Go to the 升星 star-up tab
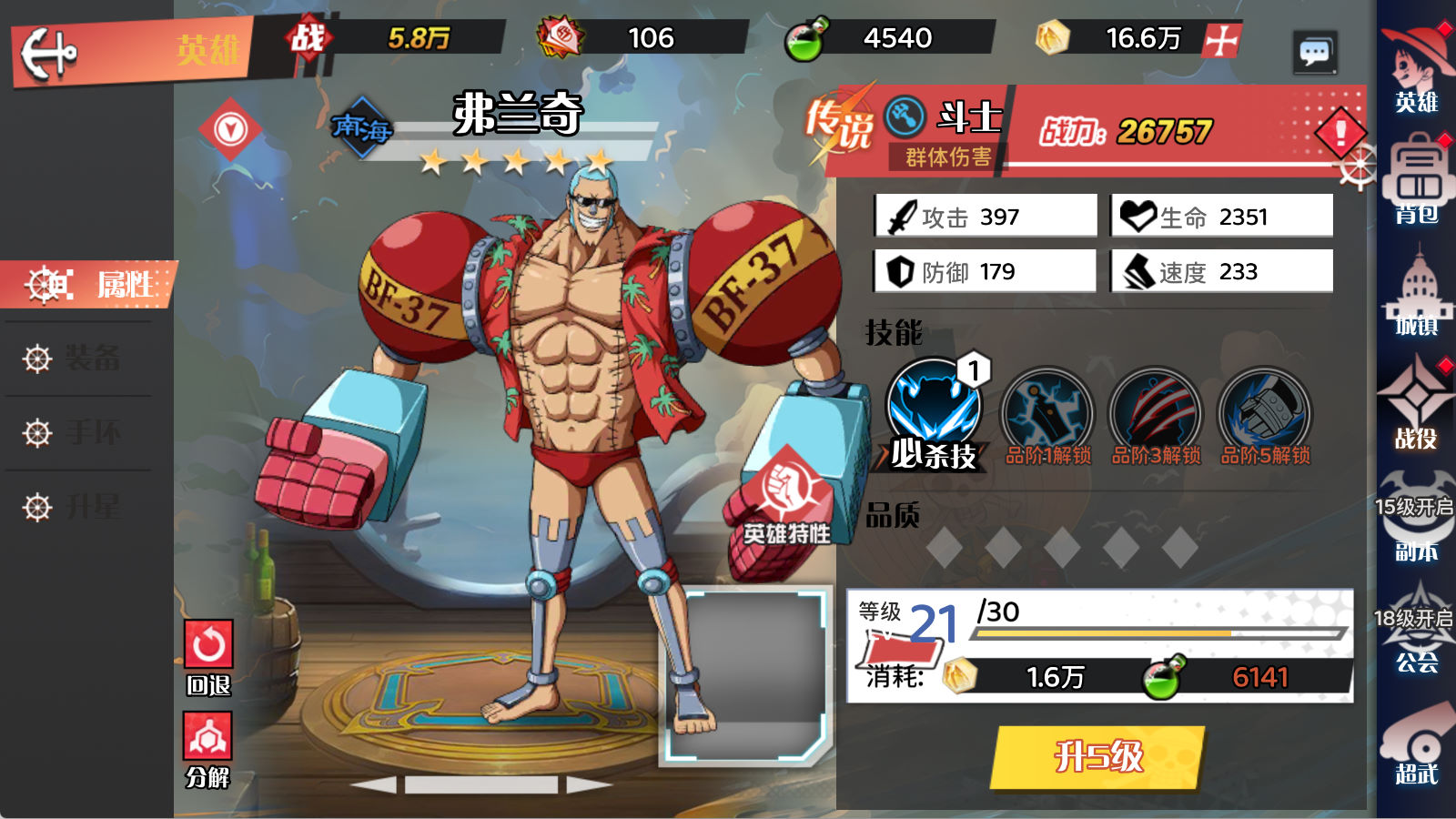Image resolution: width=1456 pixels, height=819 pixels. click(x=89, y=506)
